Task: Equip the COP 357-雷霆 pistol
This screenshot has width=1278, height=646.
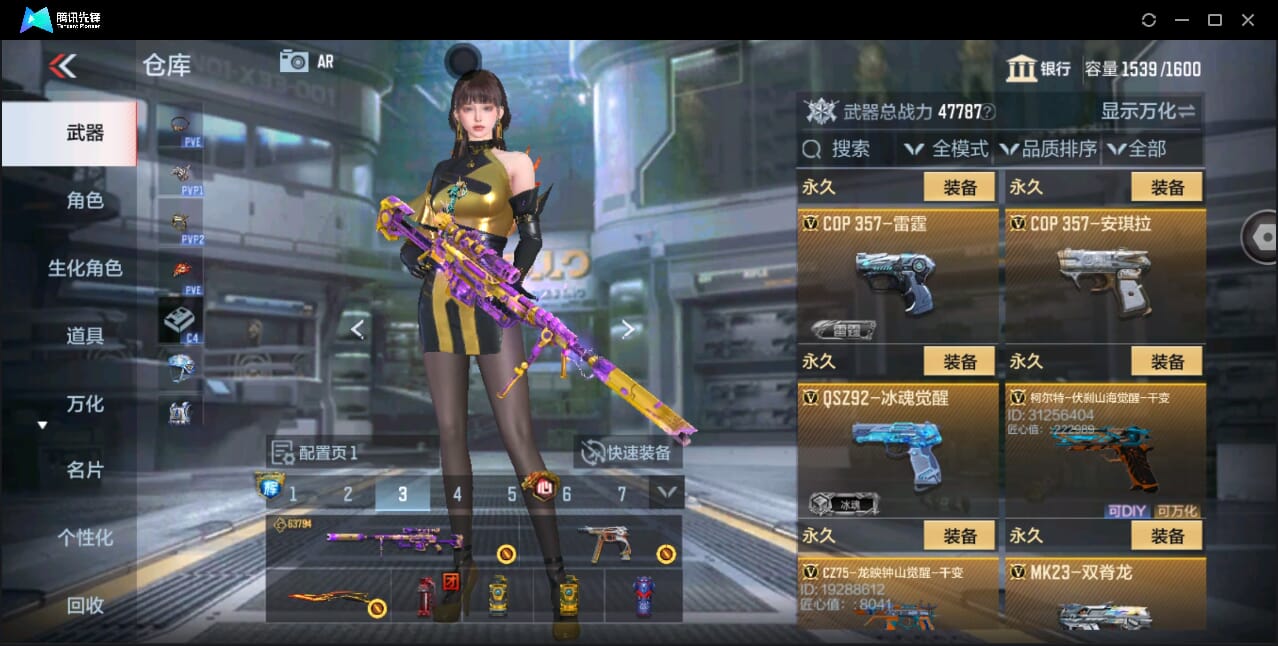Action: pyautogui.click(x=959, y=187)
